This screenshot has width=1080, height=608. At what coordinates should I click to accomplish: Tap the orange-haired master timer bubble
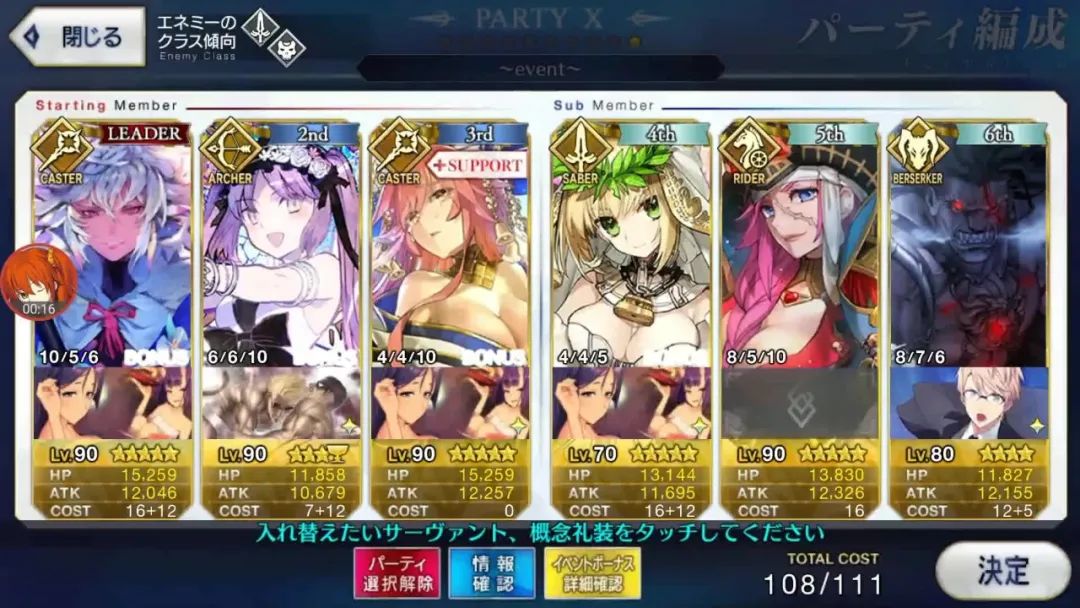click(40, 282)
